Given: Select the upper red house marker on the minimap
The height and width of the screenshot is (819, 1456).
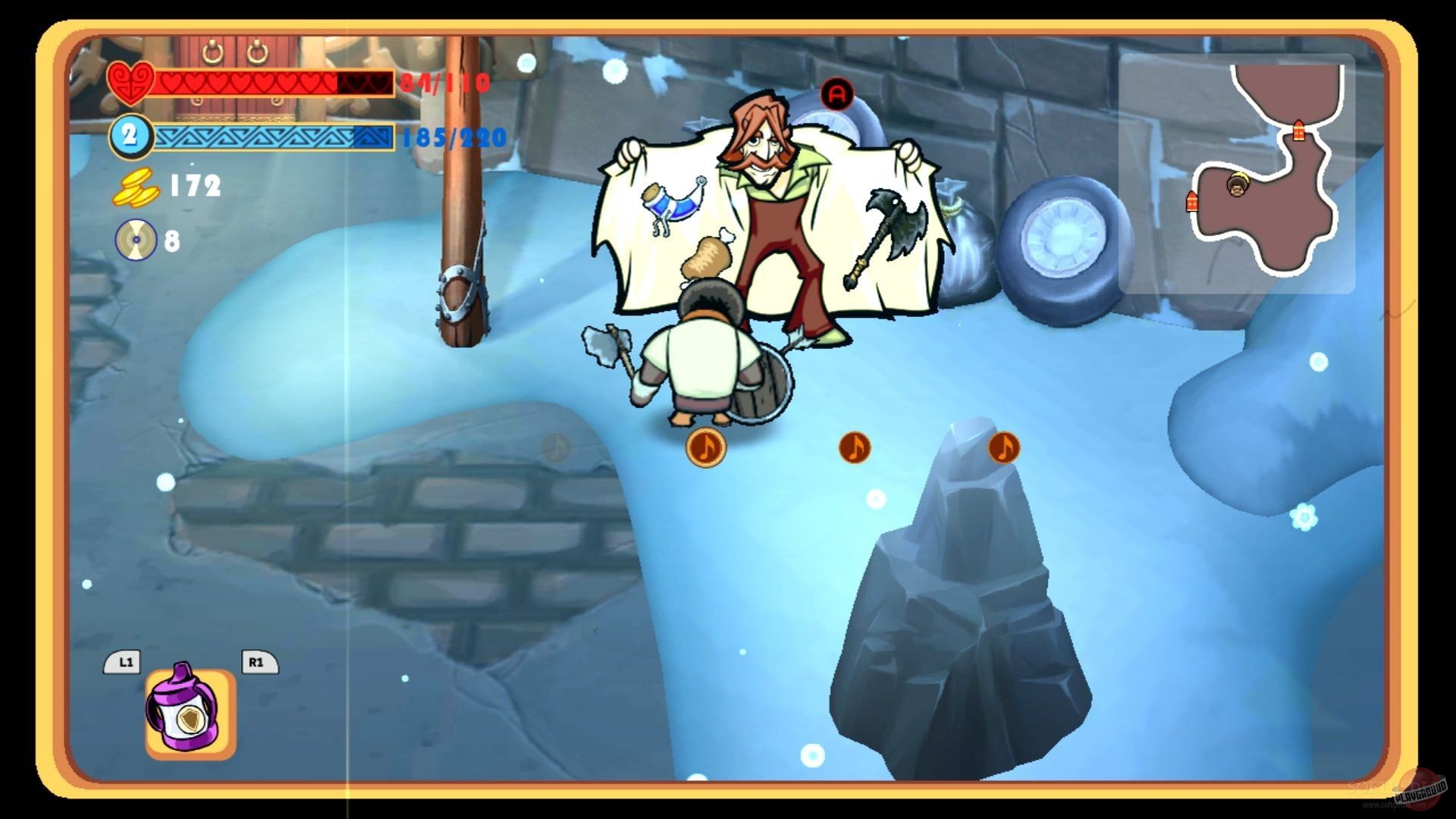Looking at the screenshot, I should tap(1298, 132).
